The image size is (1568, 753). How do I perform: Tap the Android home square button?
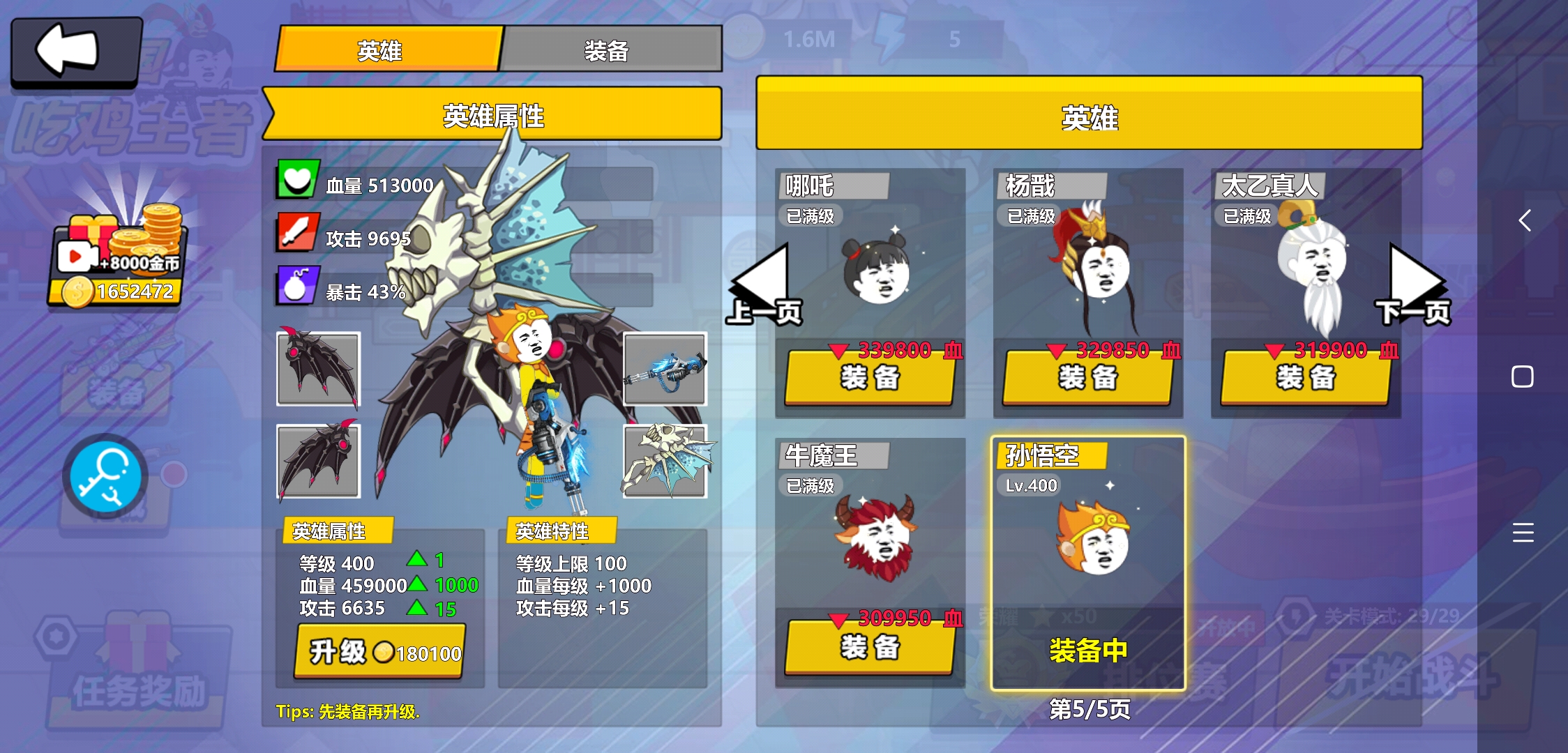point(1522,376)
